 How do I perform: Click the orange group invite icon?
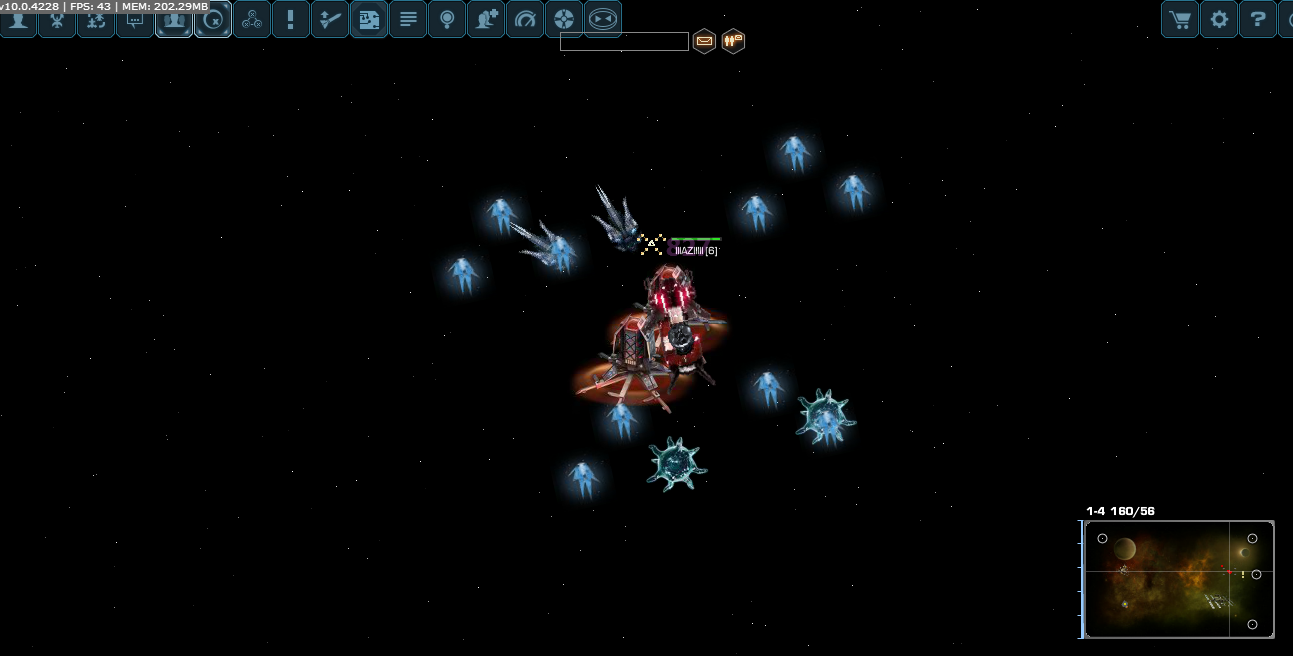point(733,41)
